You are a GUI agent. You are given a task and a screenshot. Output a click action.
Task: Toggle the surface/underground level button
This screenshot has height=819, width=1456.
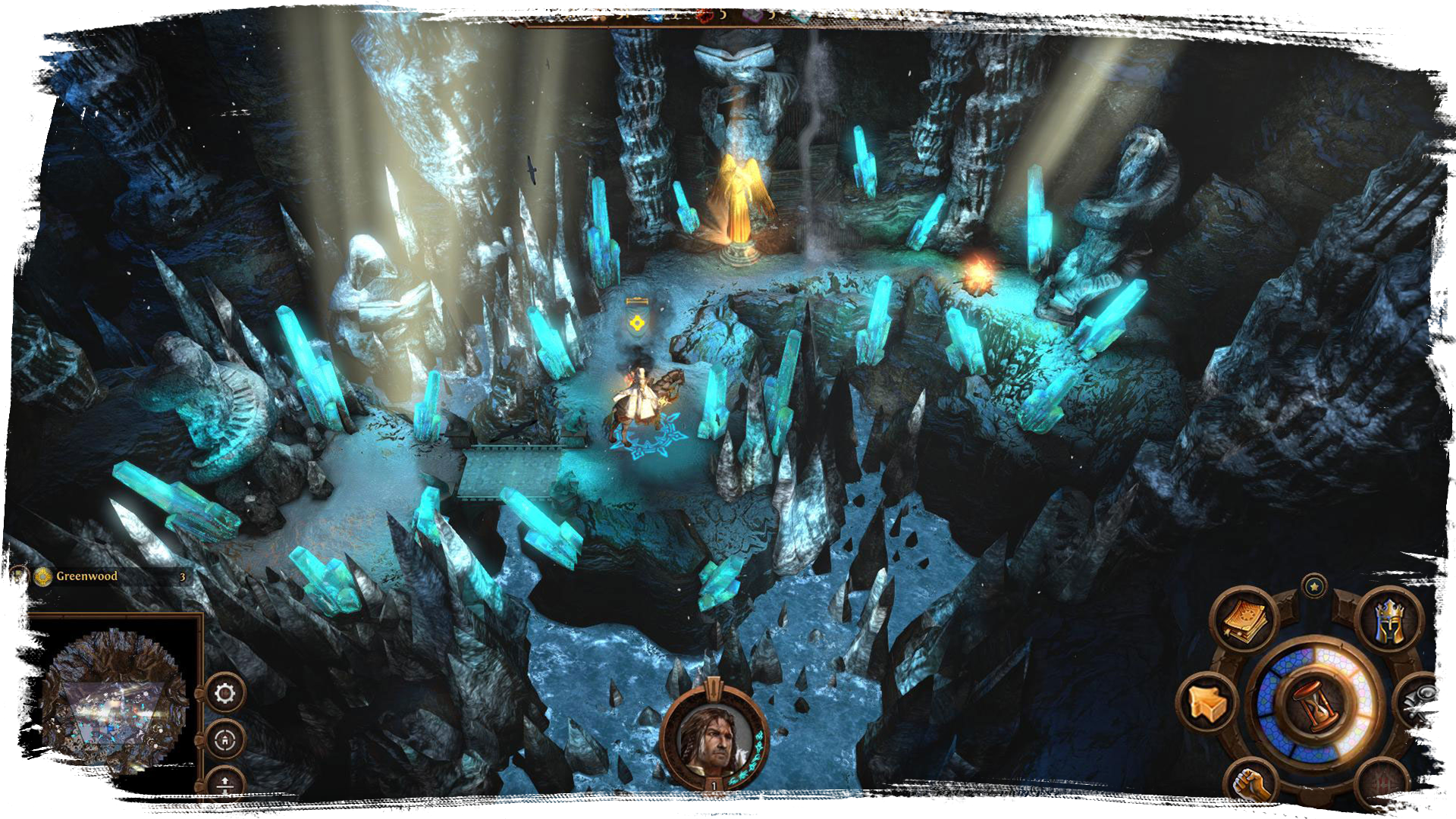coord(225,783)
